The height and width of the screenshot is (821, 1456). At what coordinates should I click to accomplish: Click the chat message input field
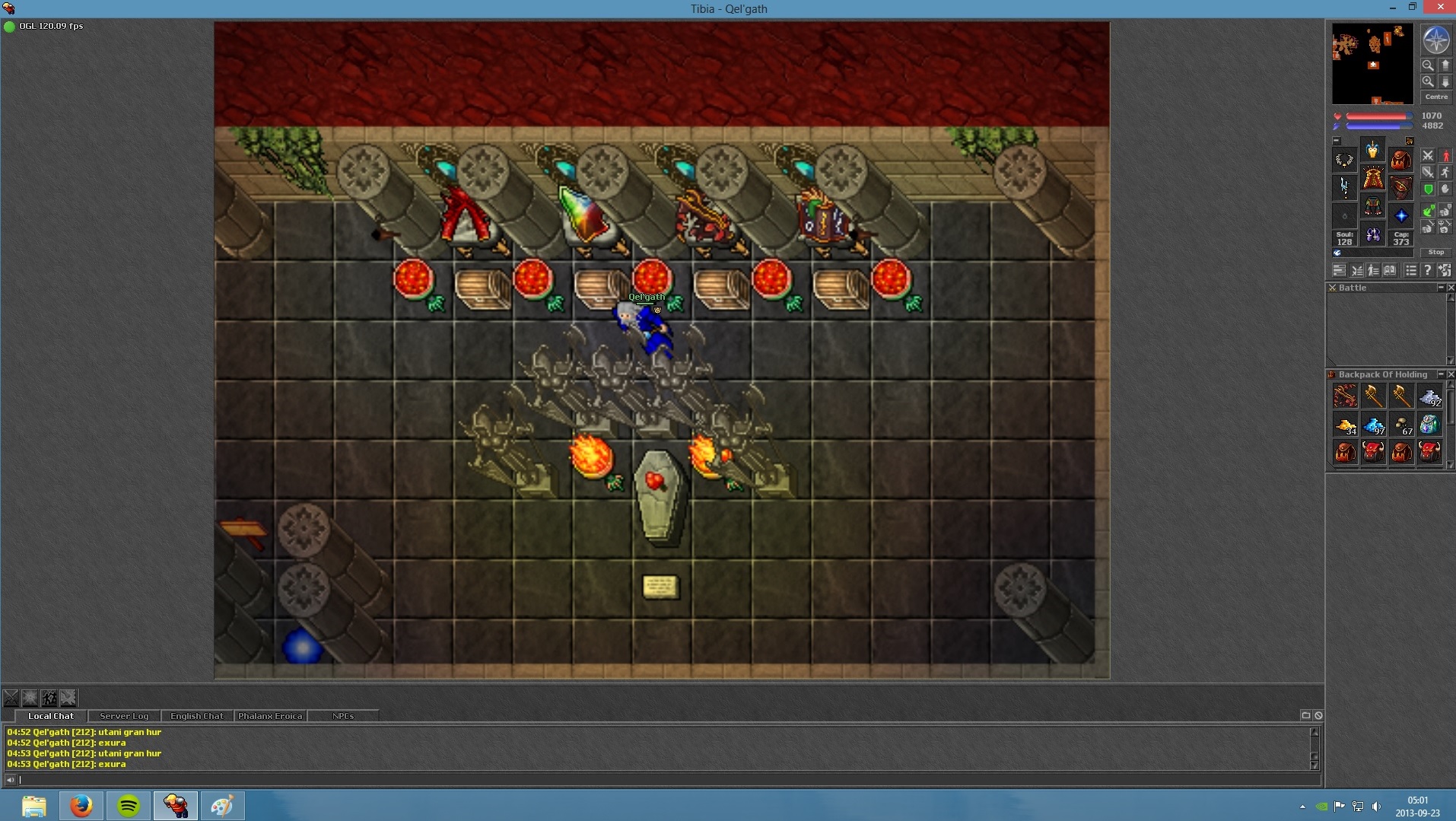[x=662, y=779]
